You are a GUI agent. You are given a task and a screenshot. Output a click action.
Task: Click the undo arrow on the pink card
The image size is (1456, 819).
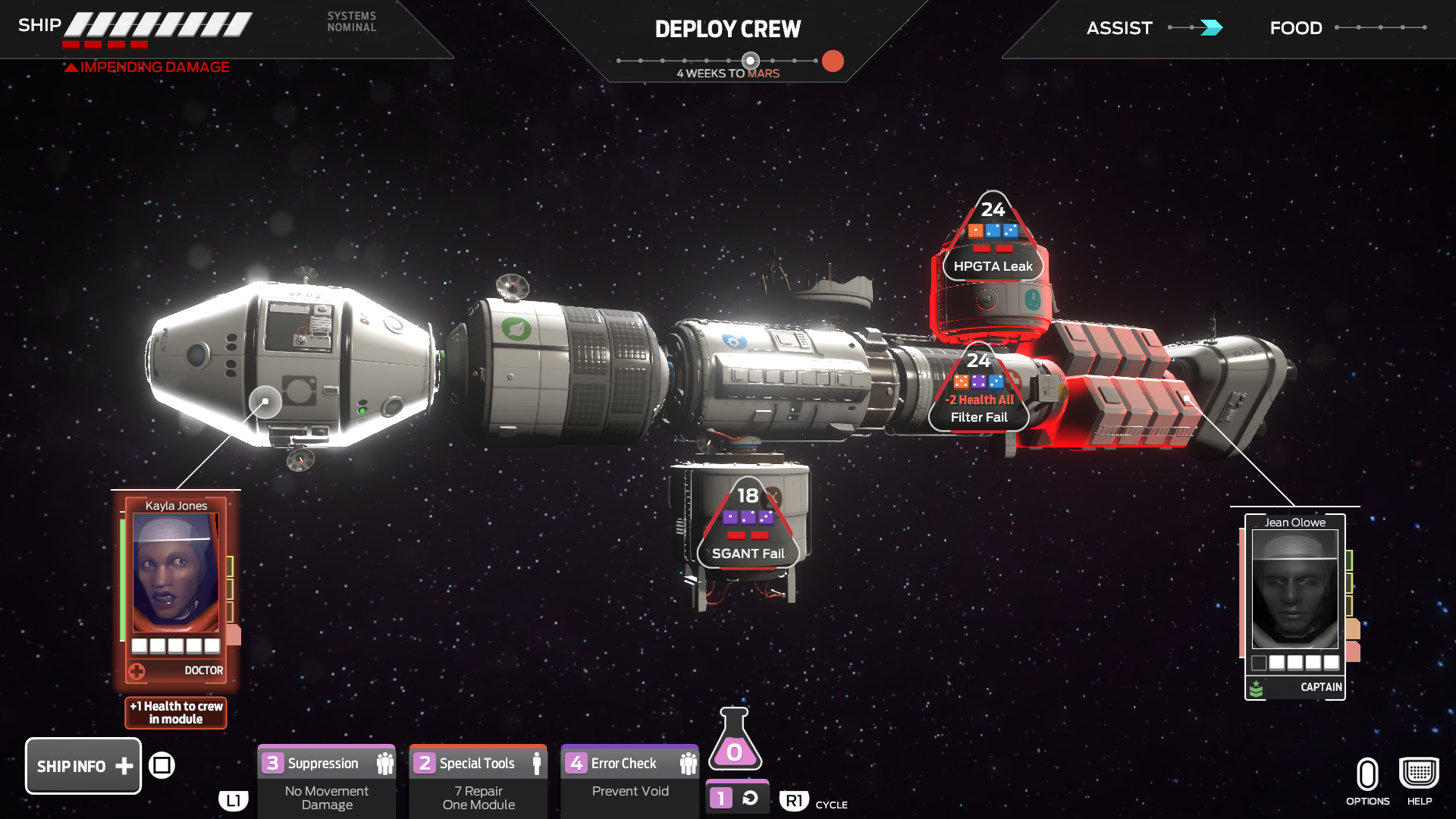point(749,797)
